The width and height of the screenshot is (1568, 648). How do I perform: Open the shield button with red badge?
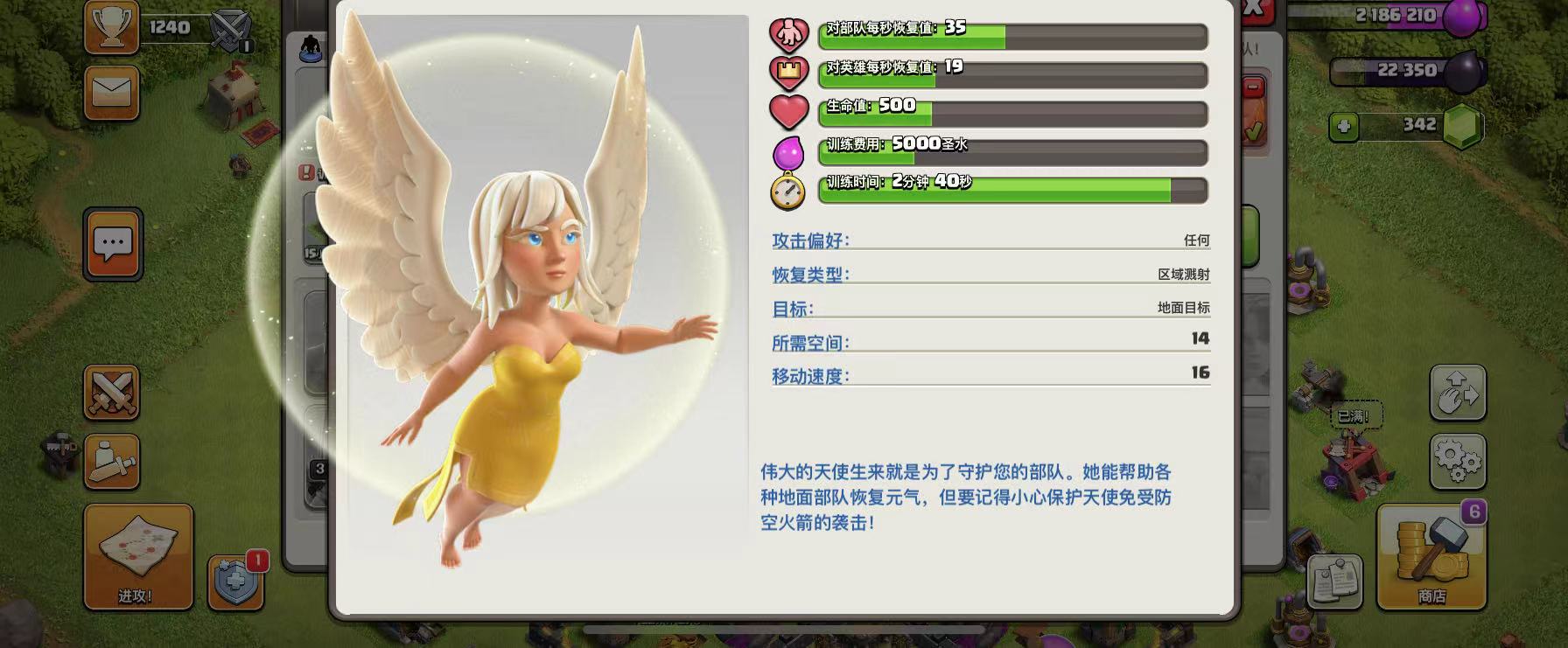(x=236, y=582)
